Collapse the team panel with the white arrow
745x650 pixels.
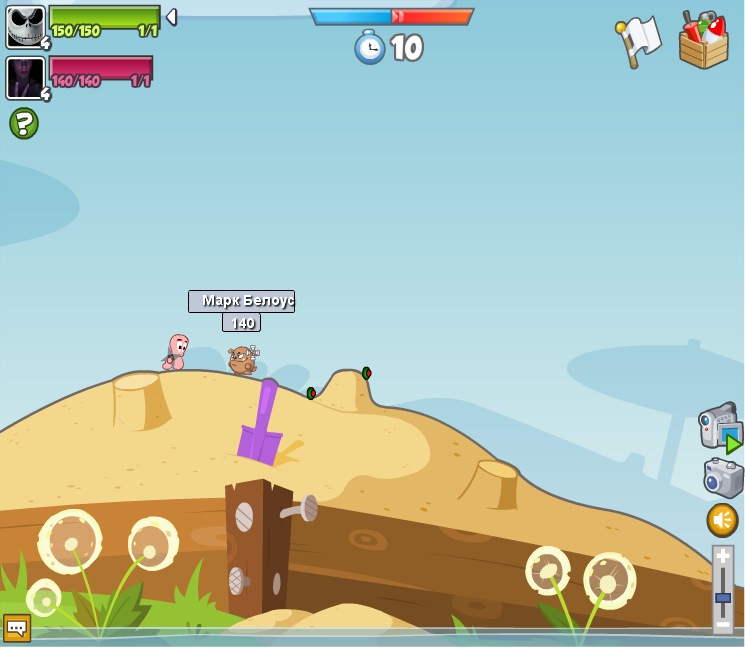171,17
